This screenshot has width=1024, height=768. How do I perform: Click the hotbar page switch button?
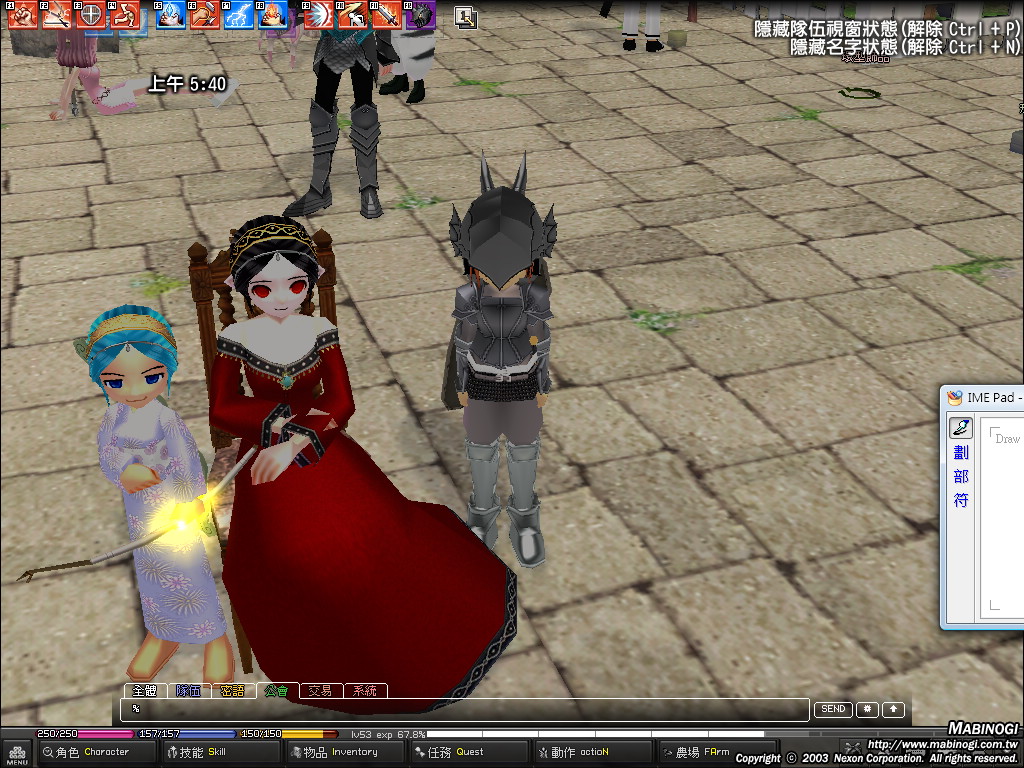pos(465,16)
